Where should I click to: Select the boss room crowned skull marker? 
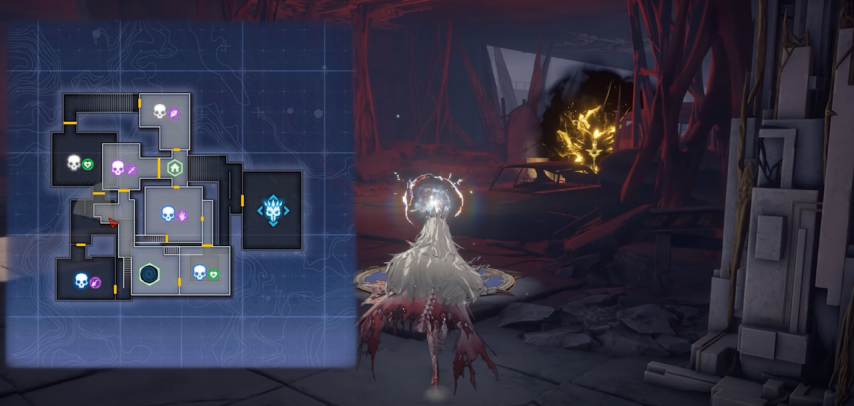tap(271, 210)
